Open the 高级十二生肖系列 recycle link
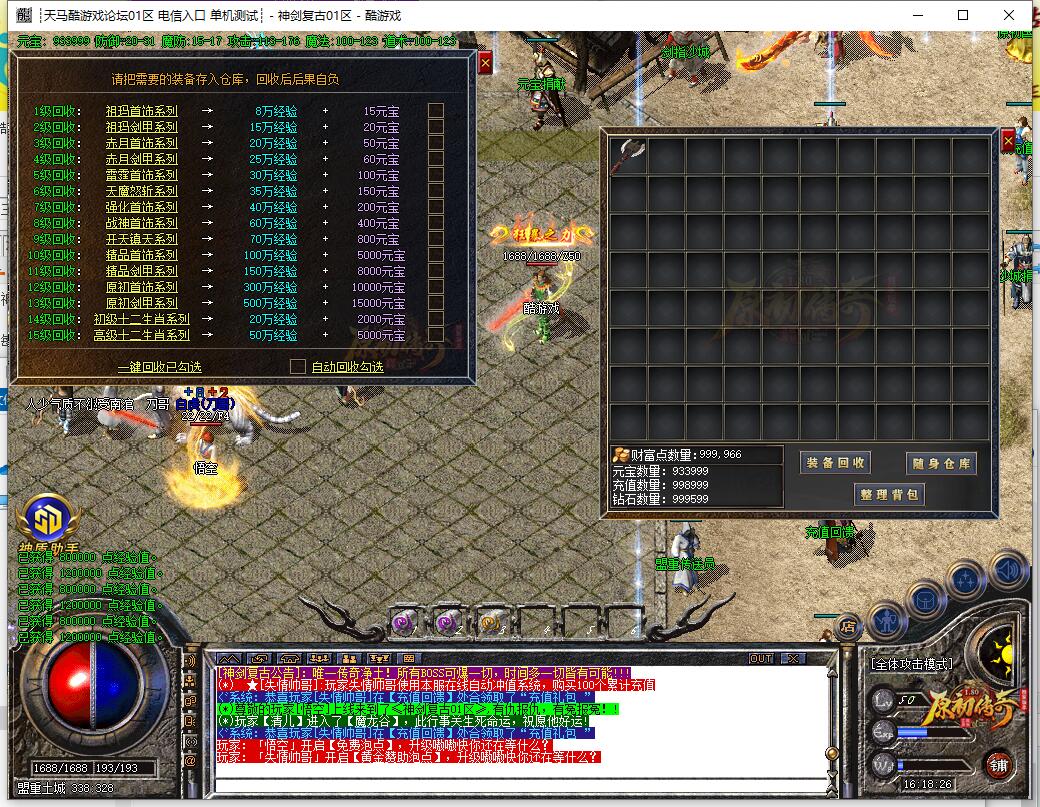The image size is (1040, 807). (141, 335)
